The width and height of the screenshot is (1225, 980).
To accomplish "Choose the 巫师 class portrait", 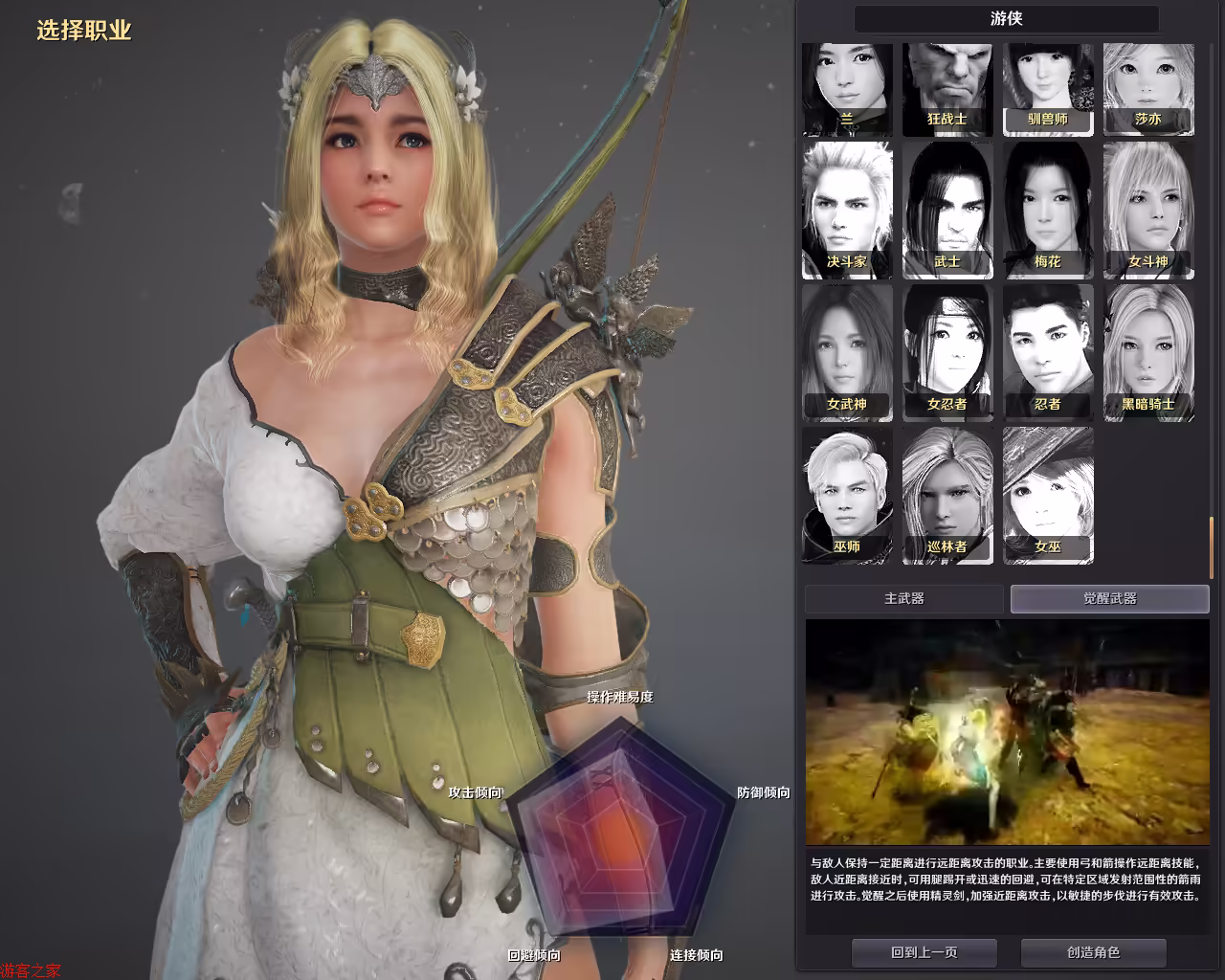I will [847, 495].
